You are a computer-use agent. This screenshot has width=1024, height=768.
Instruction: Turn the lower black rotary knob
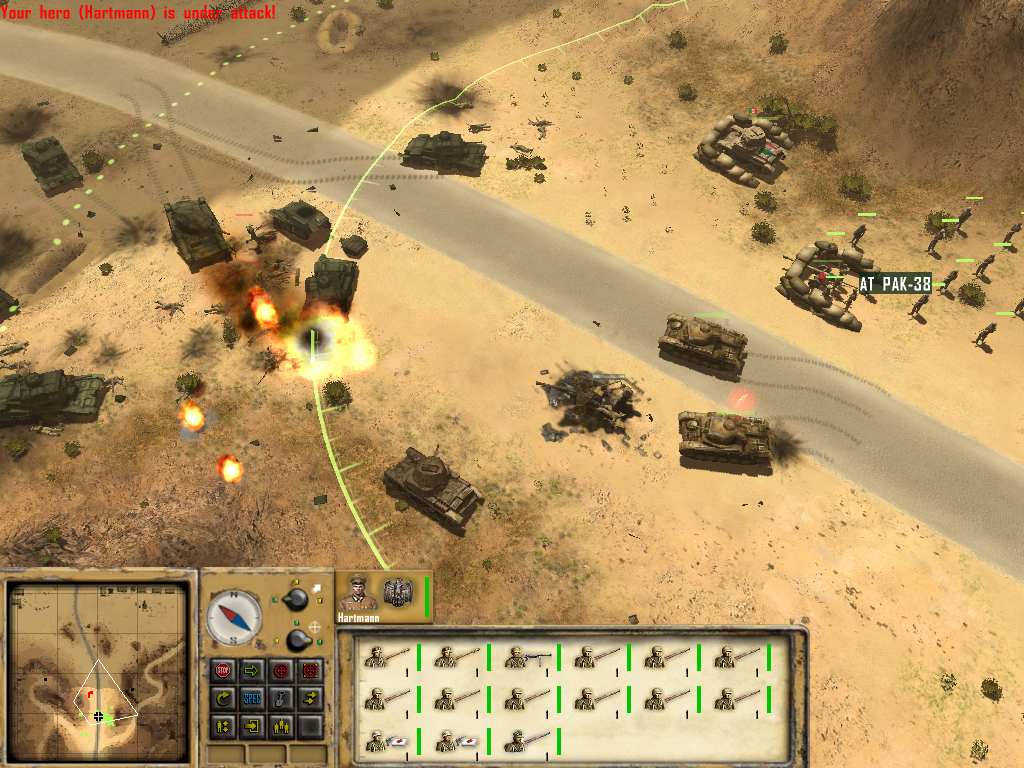(296, 639)
